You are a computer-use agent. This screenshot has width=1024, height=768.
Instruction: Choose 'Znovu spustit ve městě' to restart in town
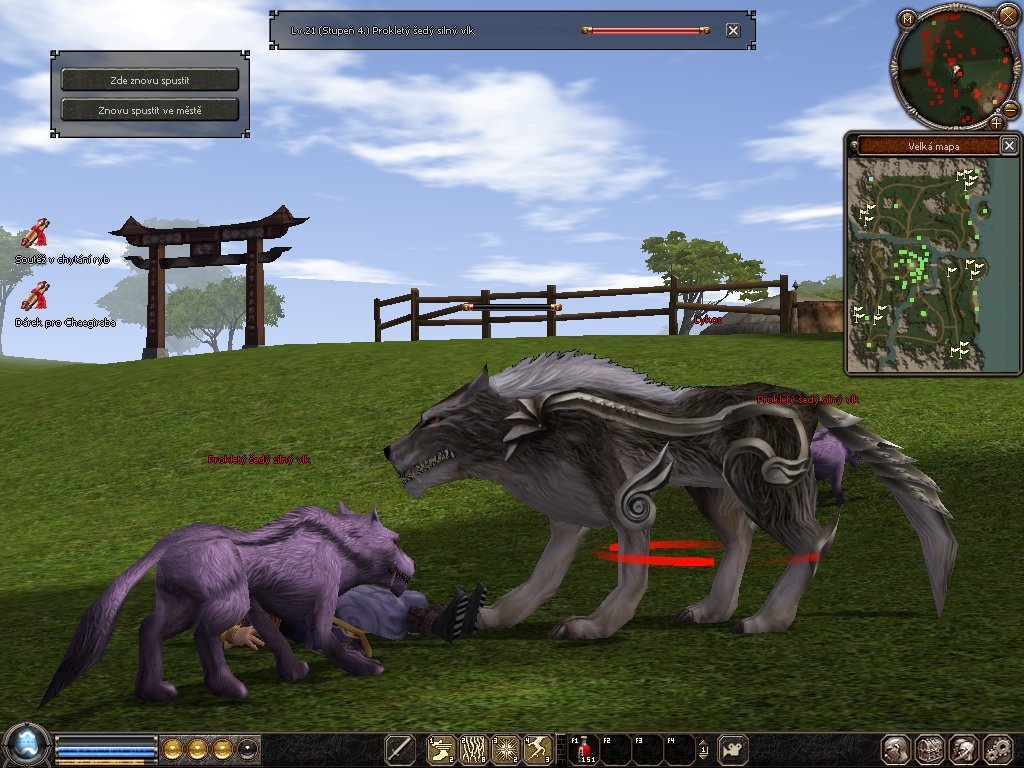pos(150,110)
